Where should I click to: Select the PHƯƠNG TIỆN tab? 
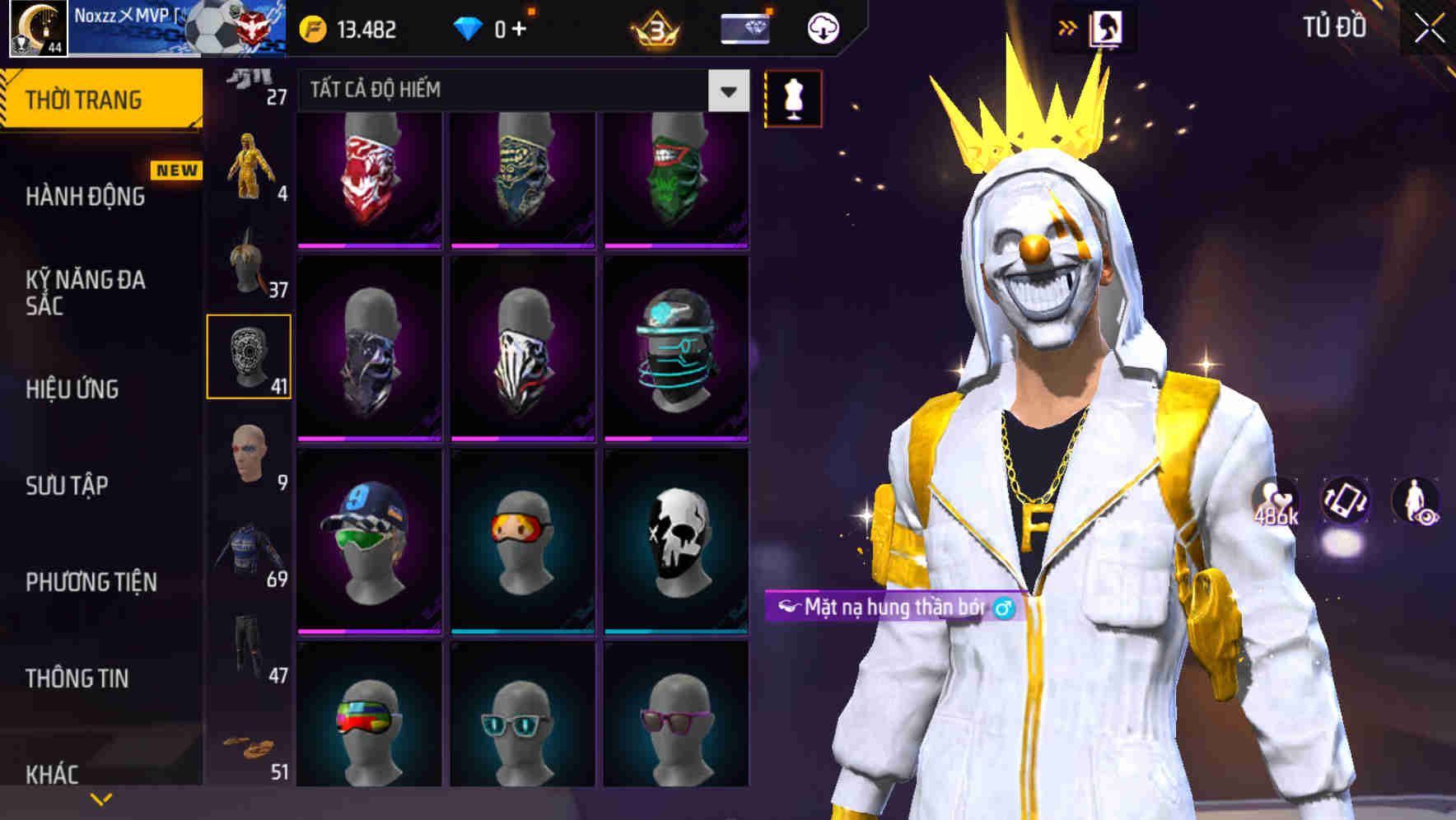point(91,582)
